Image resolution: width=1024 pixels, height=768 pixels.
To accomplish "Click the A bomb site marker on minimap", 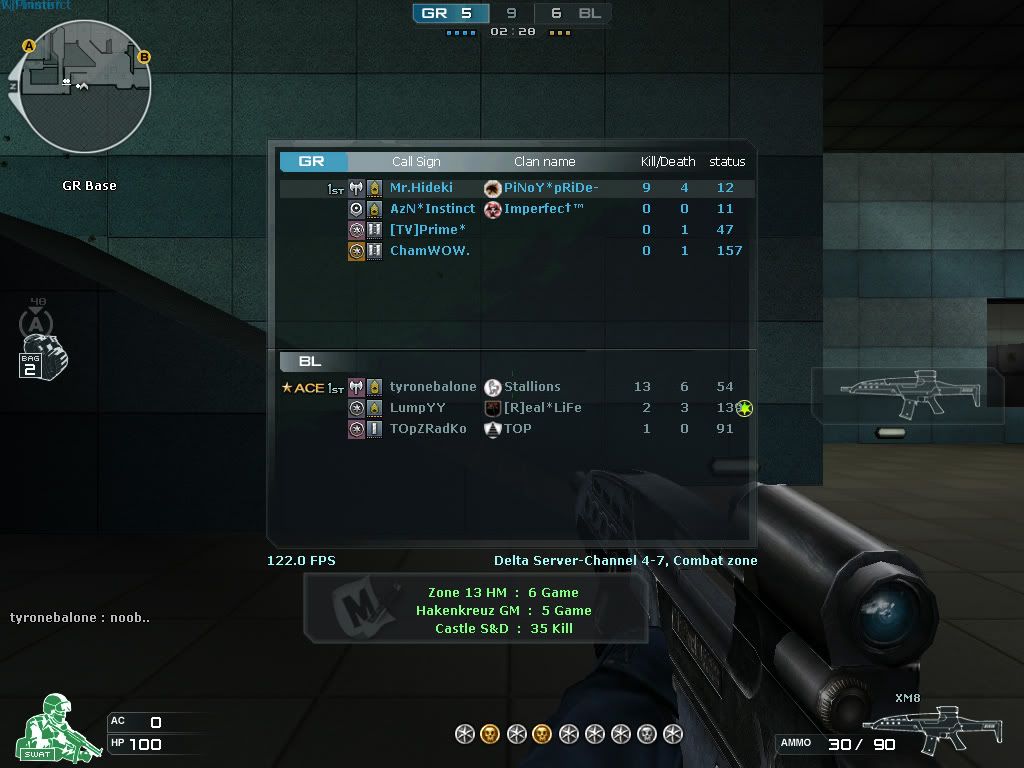I will point(29,46).
